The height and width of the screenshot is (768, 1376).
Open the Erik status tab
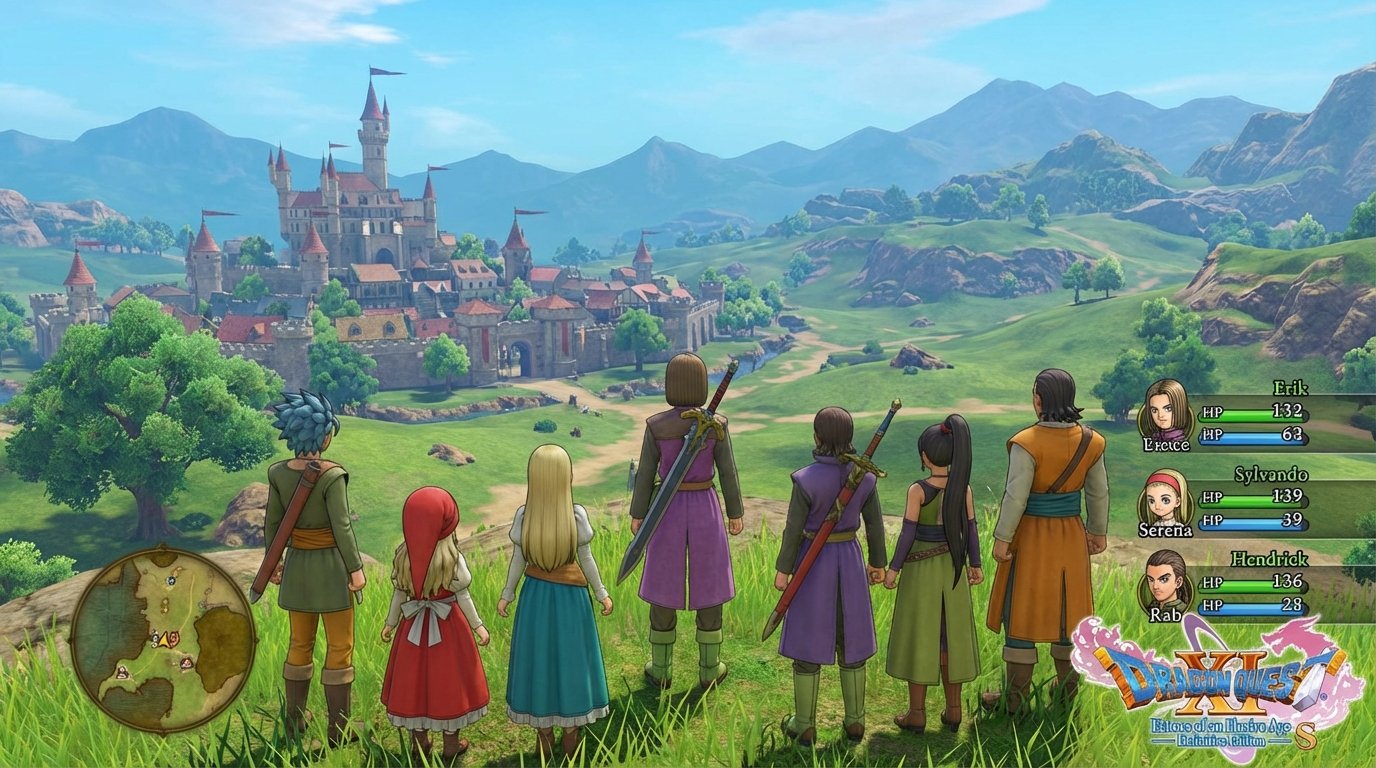tap(1289, 389)
